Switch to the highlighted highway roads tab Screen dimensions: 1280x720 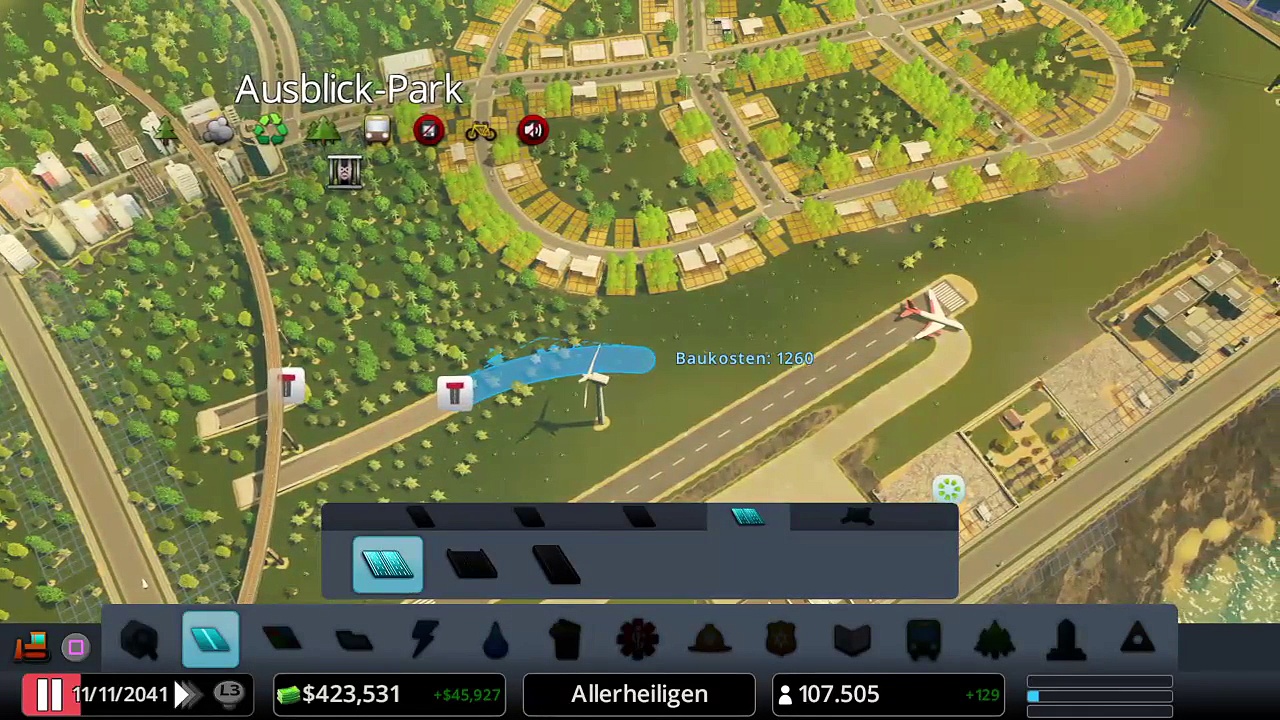[747, 516]
